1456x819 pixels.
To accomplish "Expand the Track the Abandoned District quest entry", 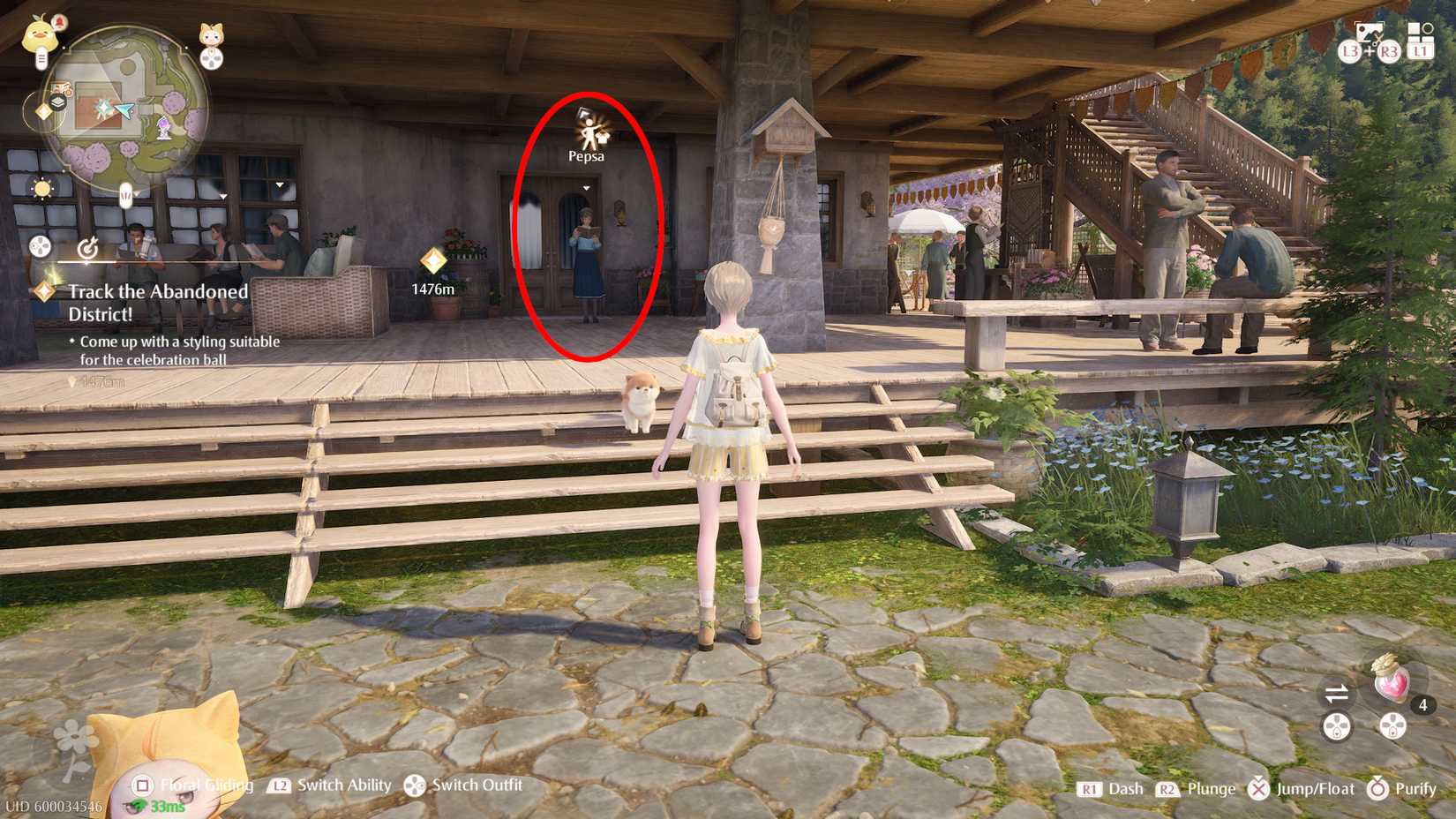I will click(159, 303).
